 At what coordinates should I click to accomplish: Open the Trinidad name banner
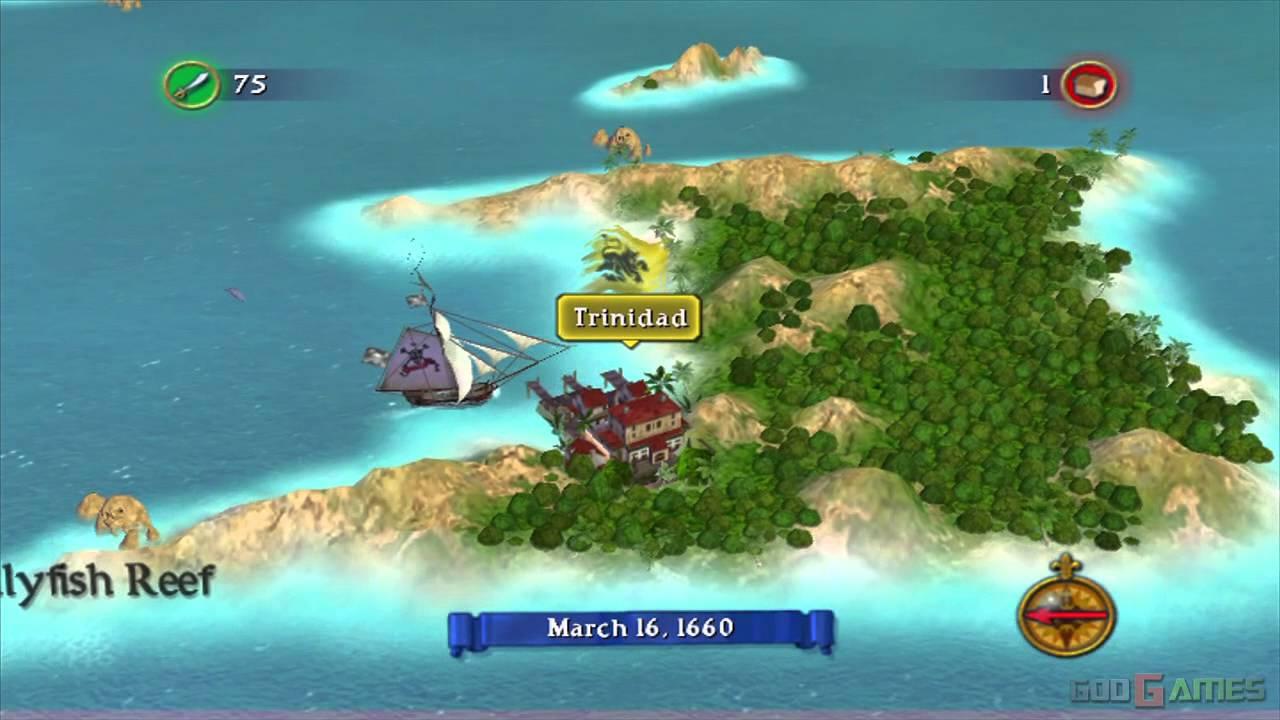628,318
